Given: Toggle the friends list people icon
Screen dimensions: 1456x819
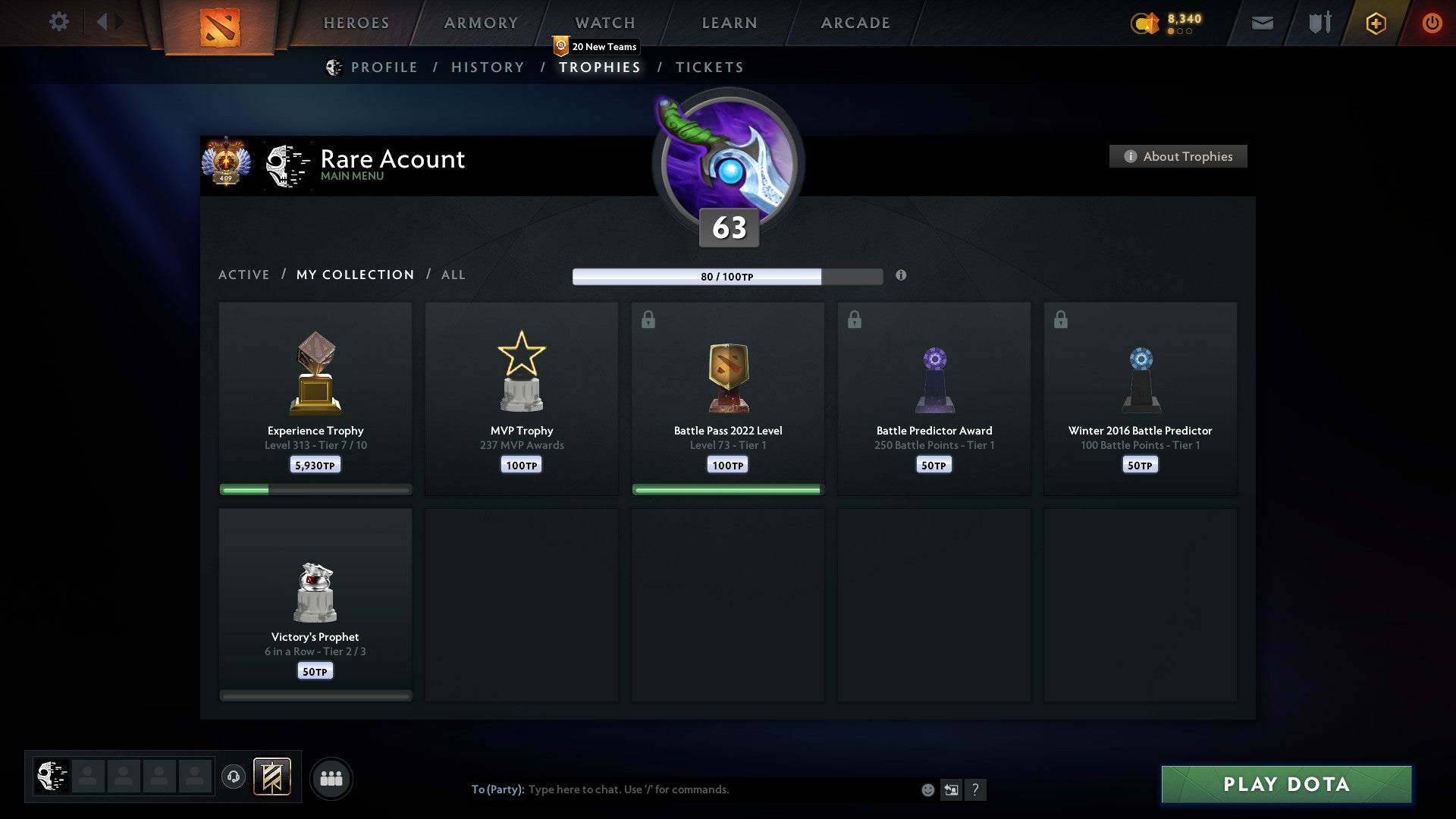Looking at the screenshot, I should (331, 777).
